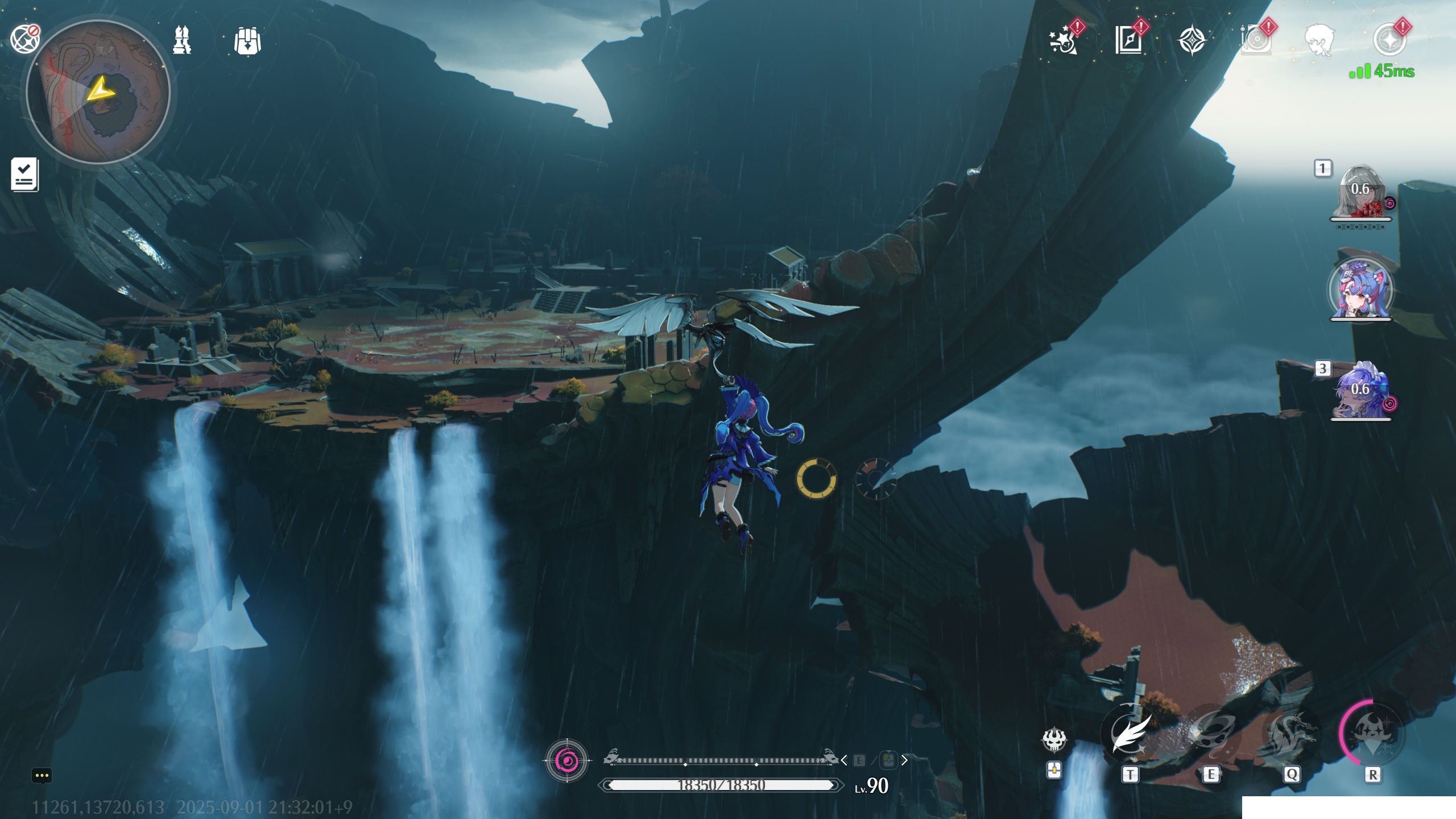The width and height of the screenshot is (1456, 819).
Task: Click the round star emblem above ping
Action: (x=1389, y=40)
